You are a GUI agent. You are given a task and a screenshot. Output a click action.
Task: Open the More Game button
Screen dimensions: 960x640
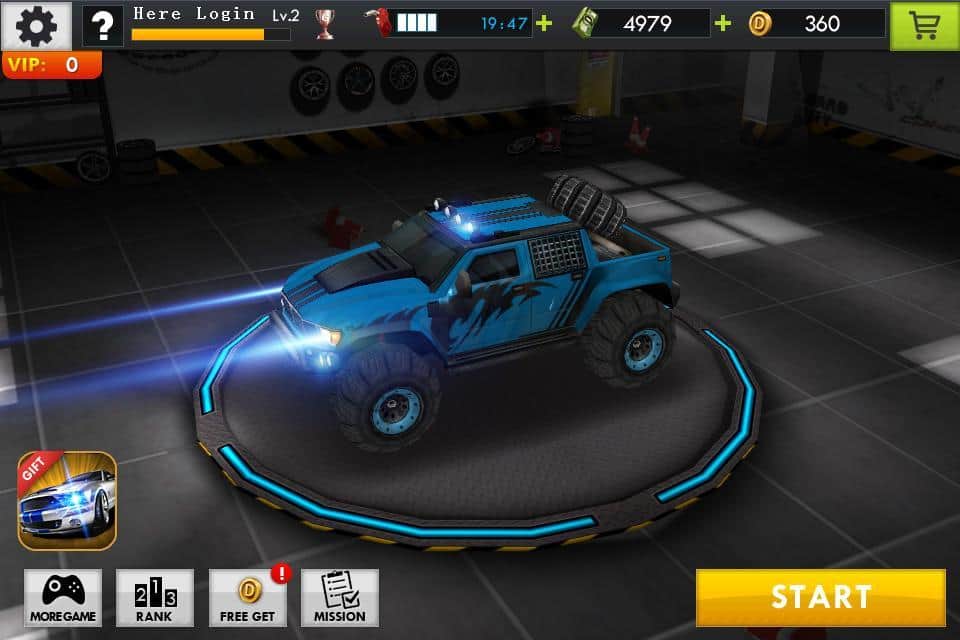click(63, 598)
